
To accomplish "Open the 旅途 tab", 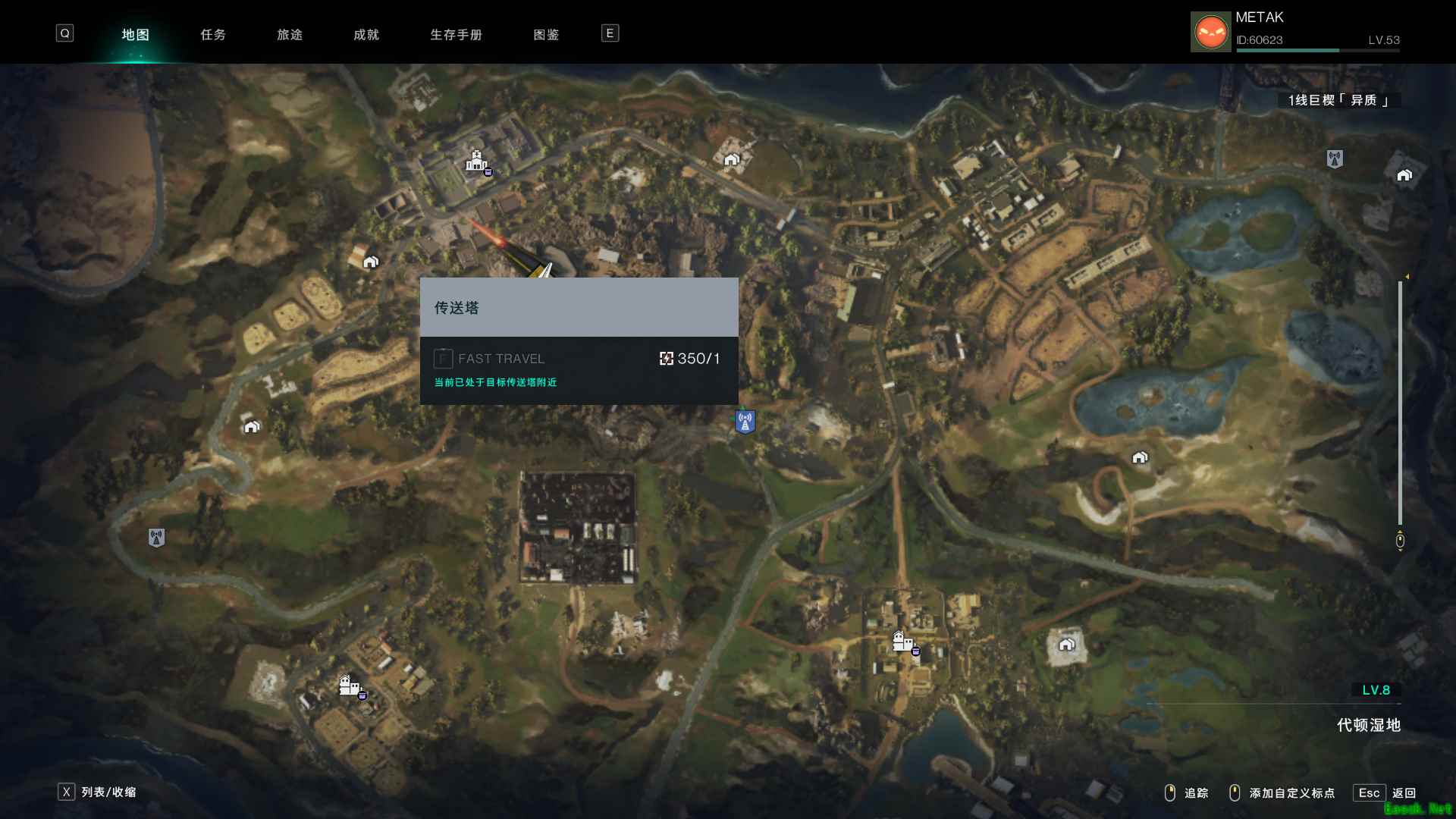I will 290,35.
